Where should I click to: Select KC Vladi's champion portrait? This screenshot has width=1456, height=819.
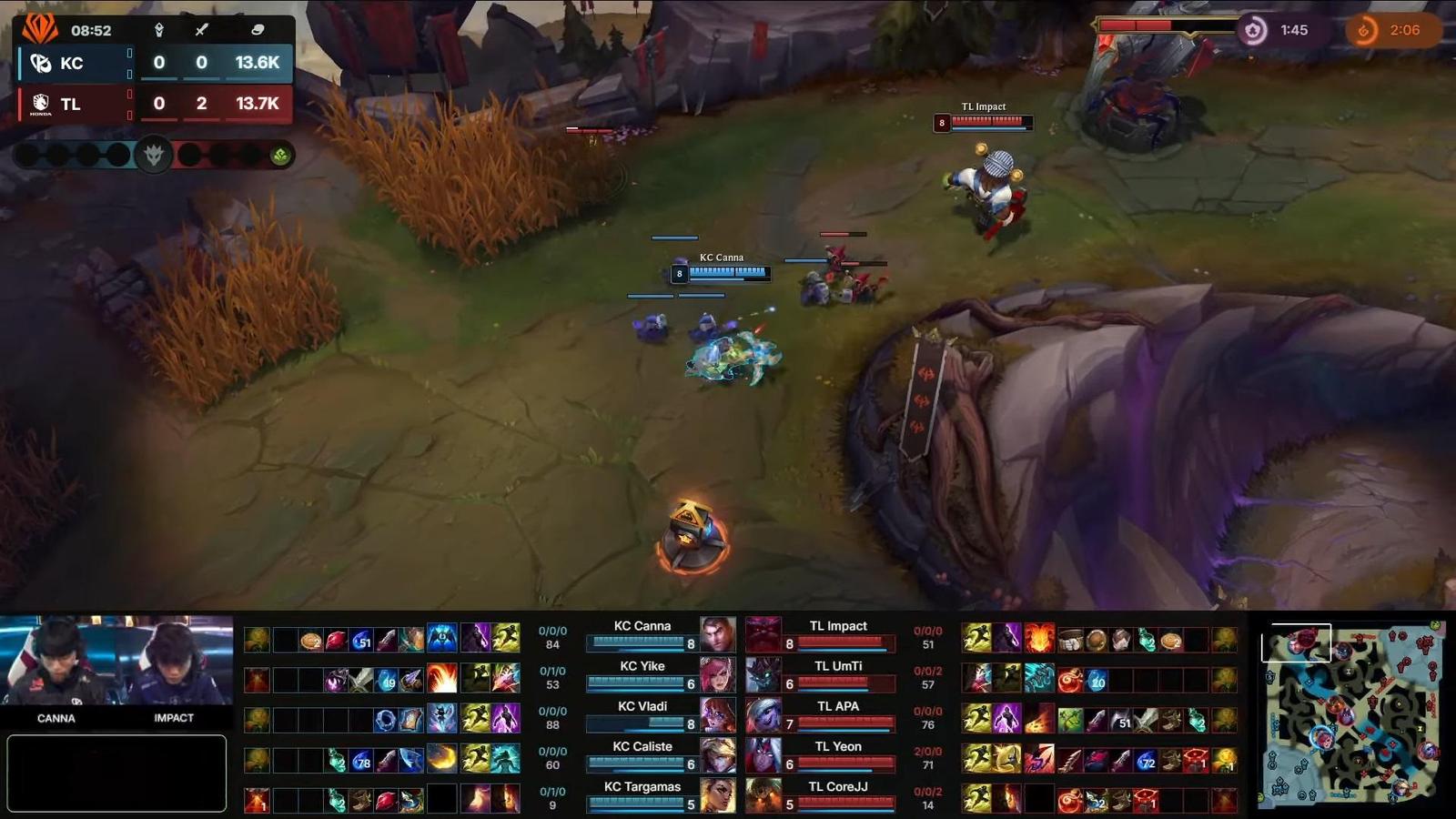point(718,715)
